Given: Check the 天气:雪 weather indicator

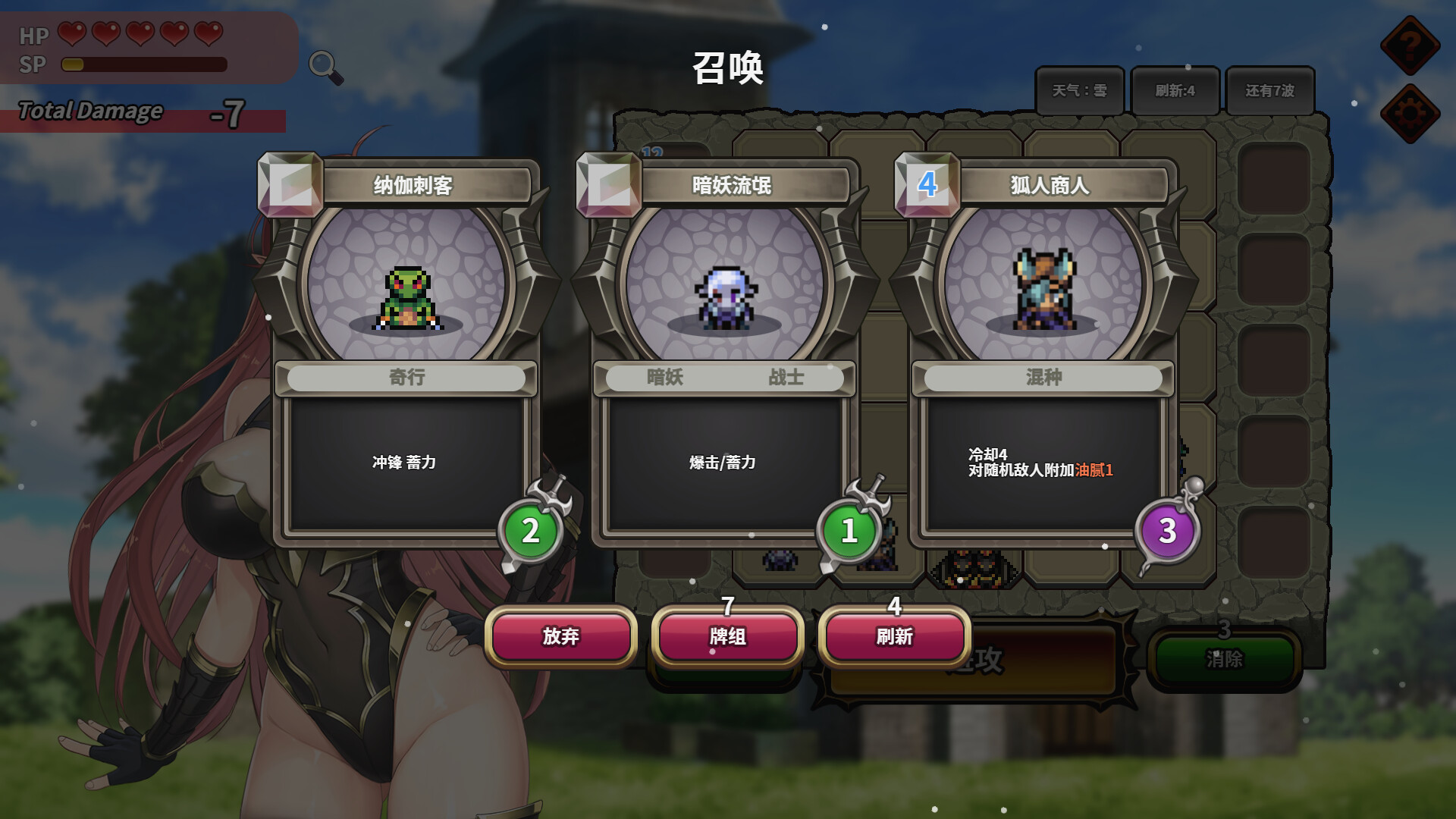Looking at the screenshot, I should [1080, 90].
